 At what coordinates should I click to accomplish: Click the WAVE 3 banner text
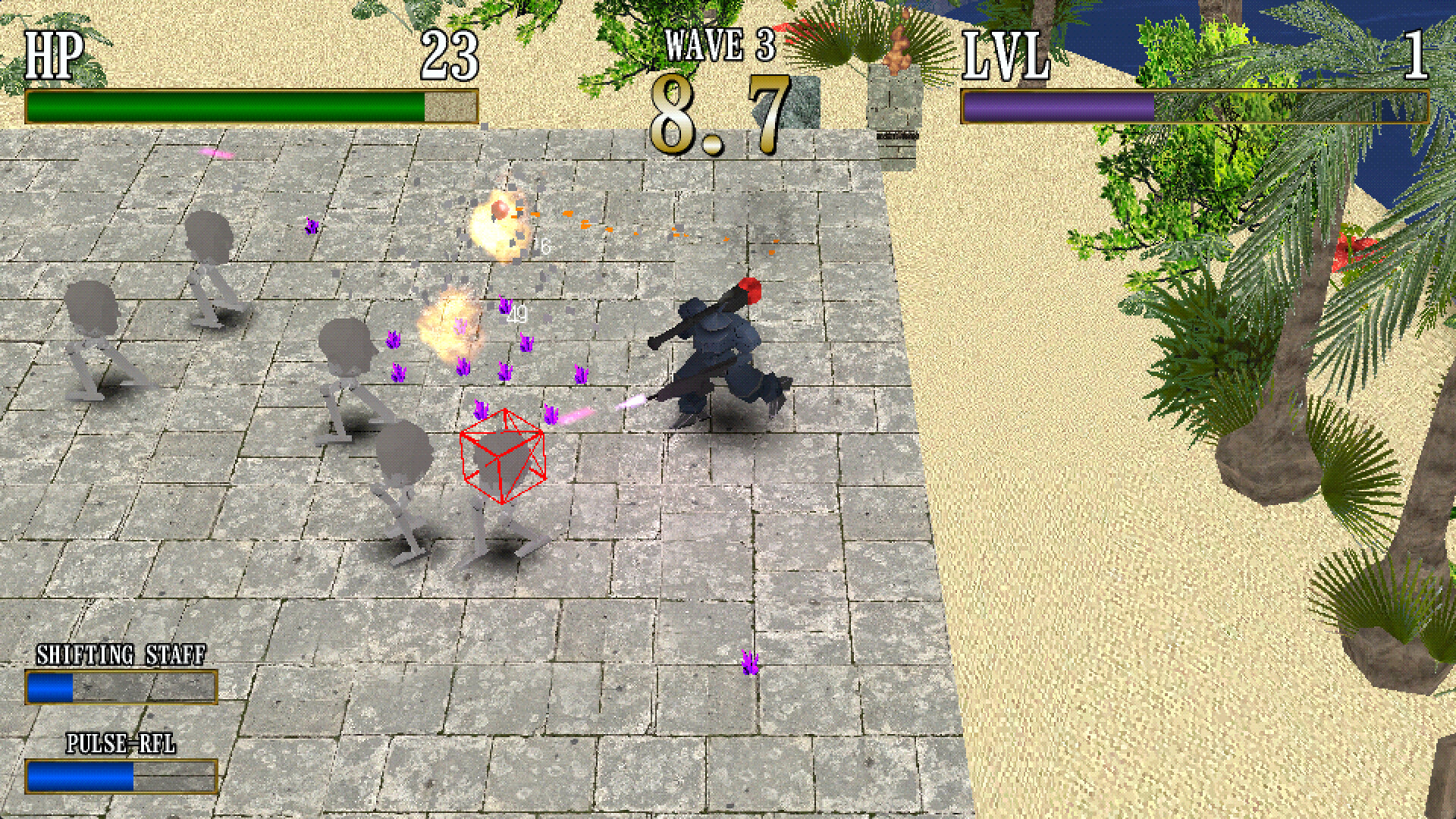tap(718, 45)
